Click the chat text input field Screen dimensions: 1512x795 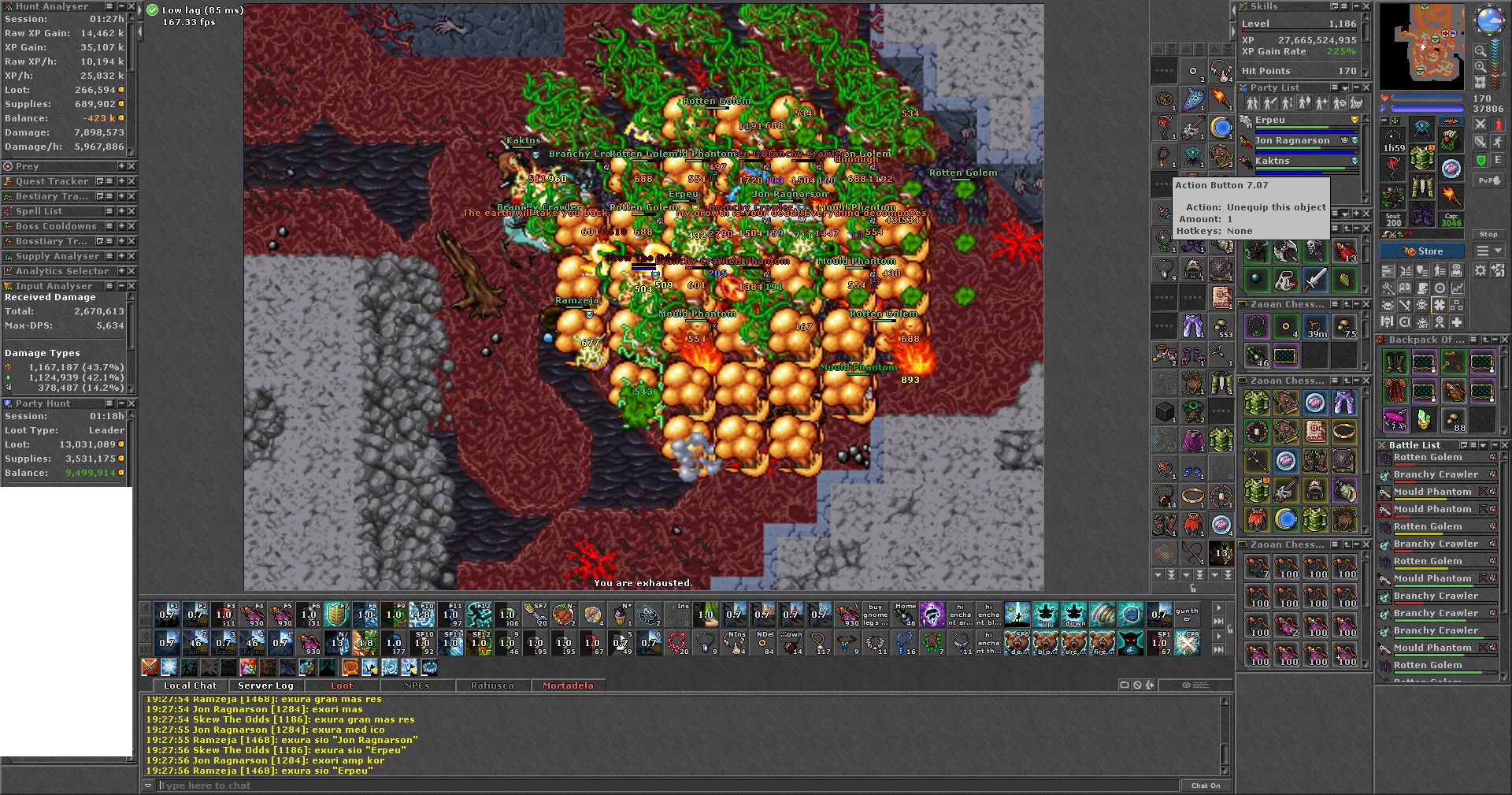[x=661, y=786]
